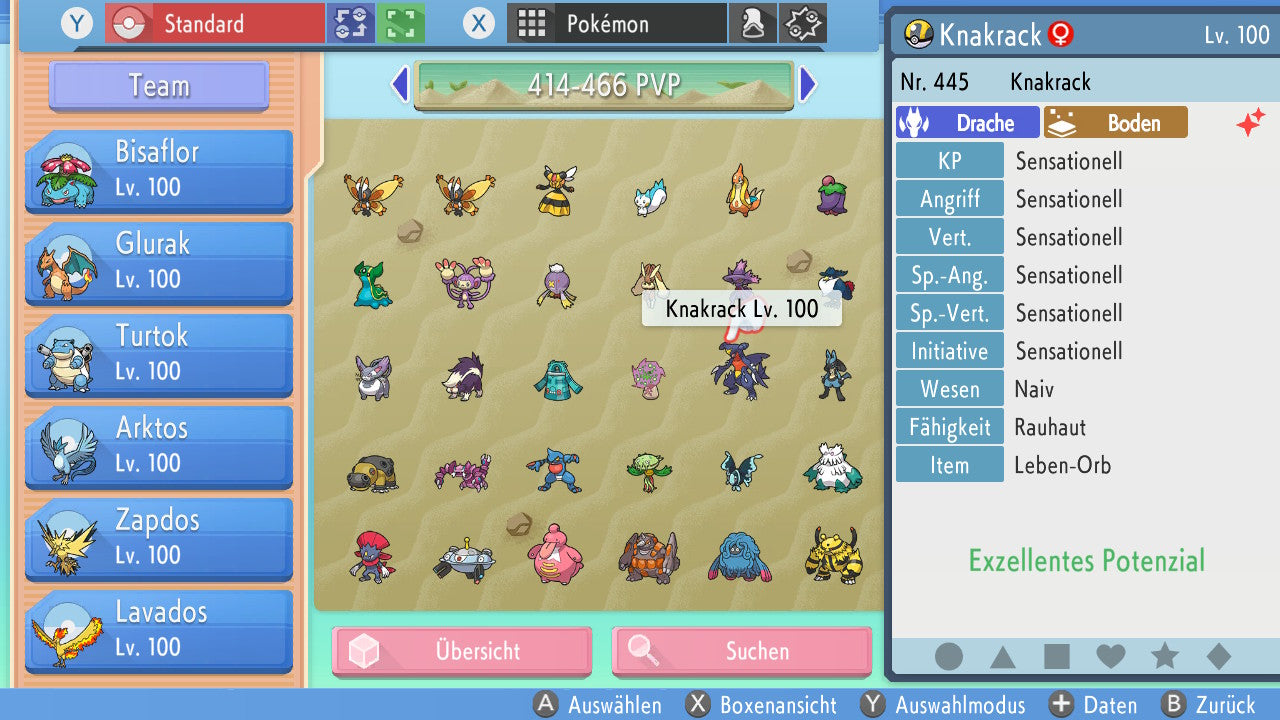The height and width of the screenshot is (720, 1280).
Task: Open the Suchen search function
Action: tap(741, 651)
